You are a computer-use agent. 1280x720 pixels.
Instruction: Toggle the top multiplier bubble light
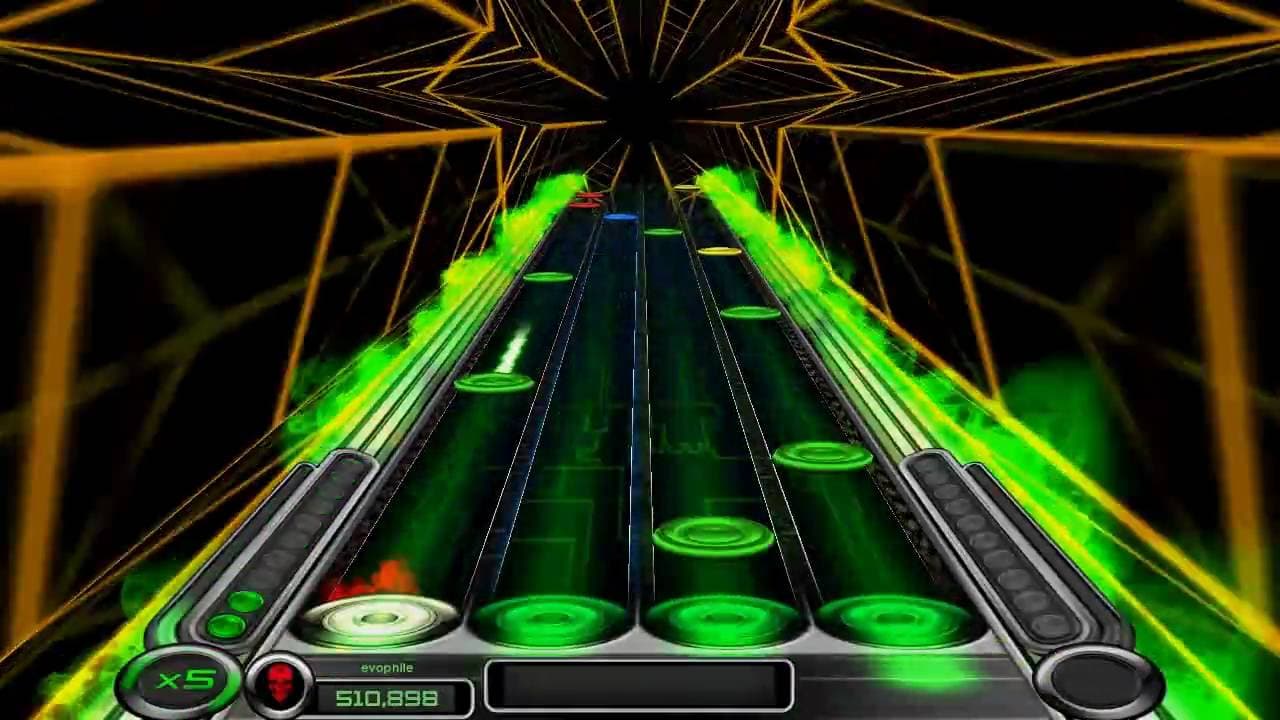point(247,601)
